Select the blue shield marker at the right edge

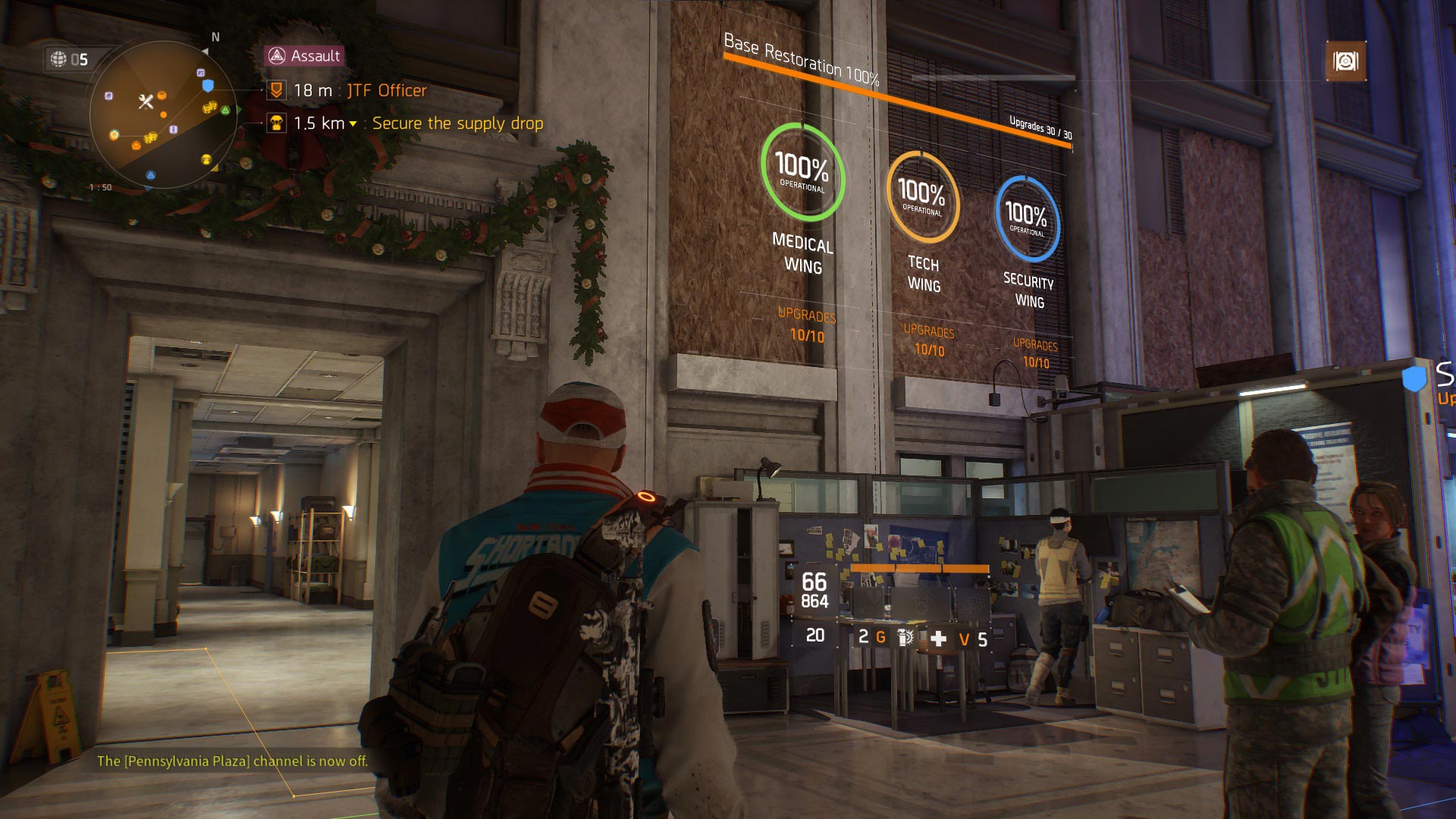click(x=1414, y=378)
